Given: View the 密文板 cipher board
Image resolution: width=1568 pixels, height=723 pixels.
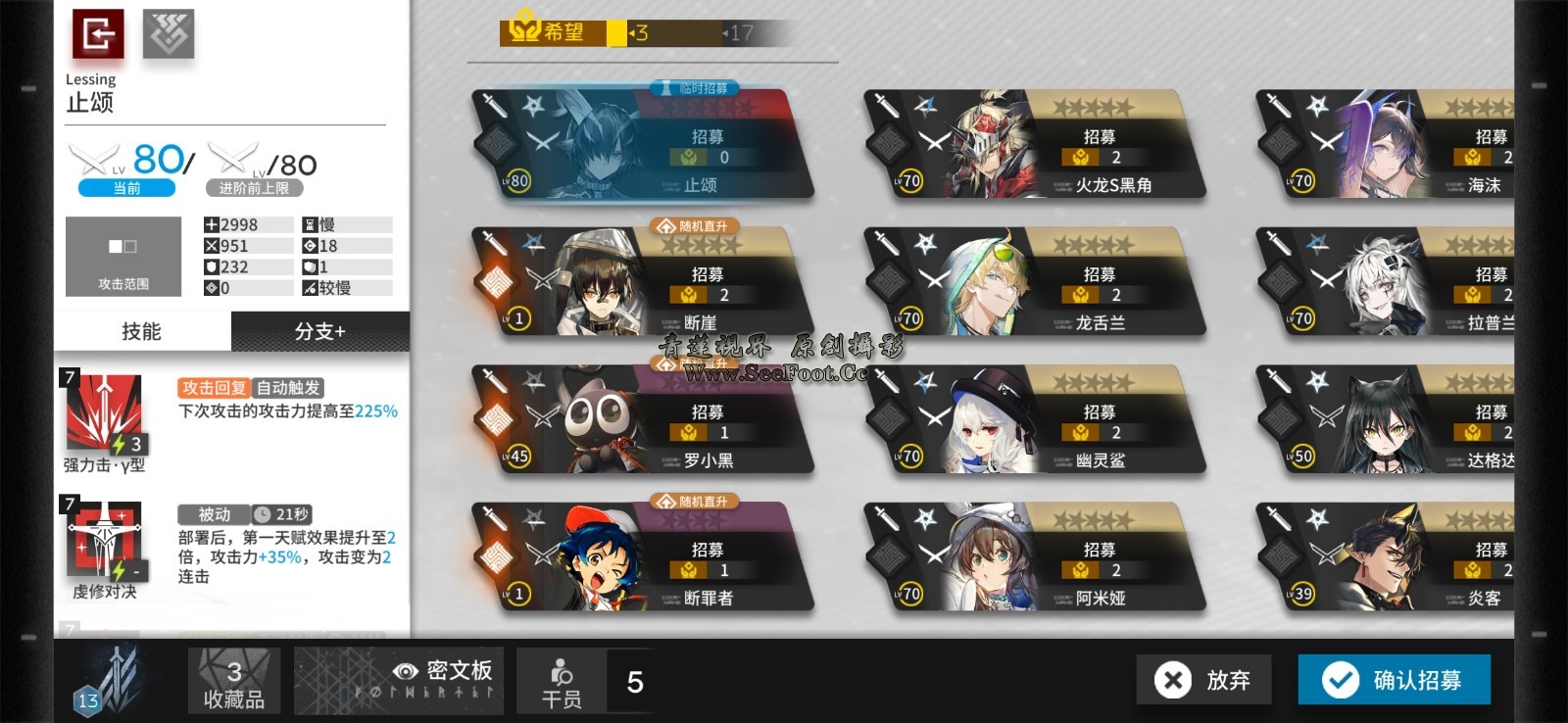Looking at the screenshot, I should tap(399, 681).
